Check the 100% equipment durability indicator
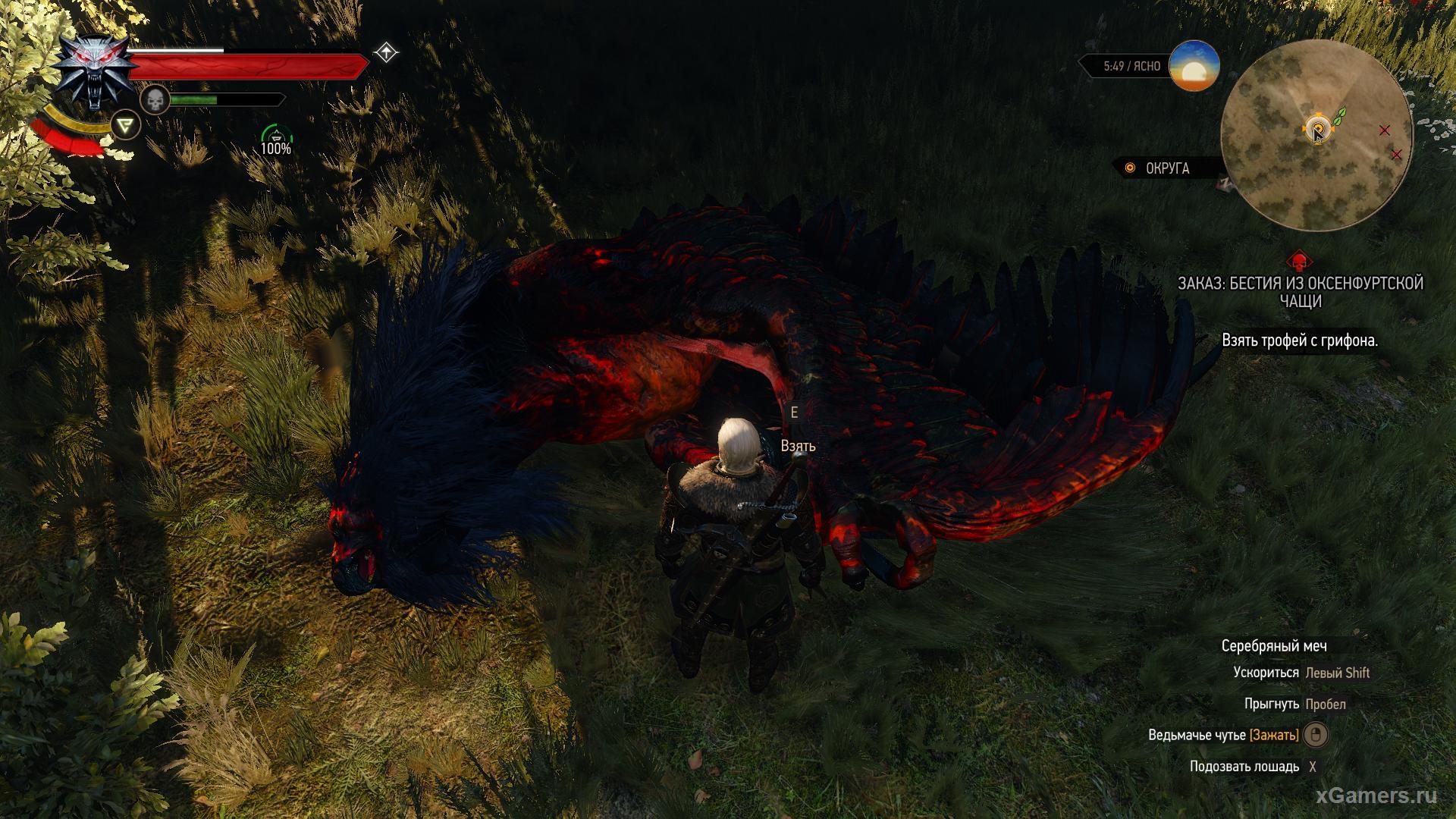 [x=276, y=141]
